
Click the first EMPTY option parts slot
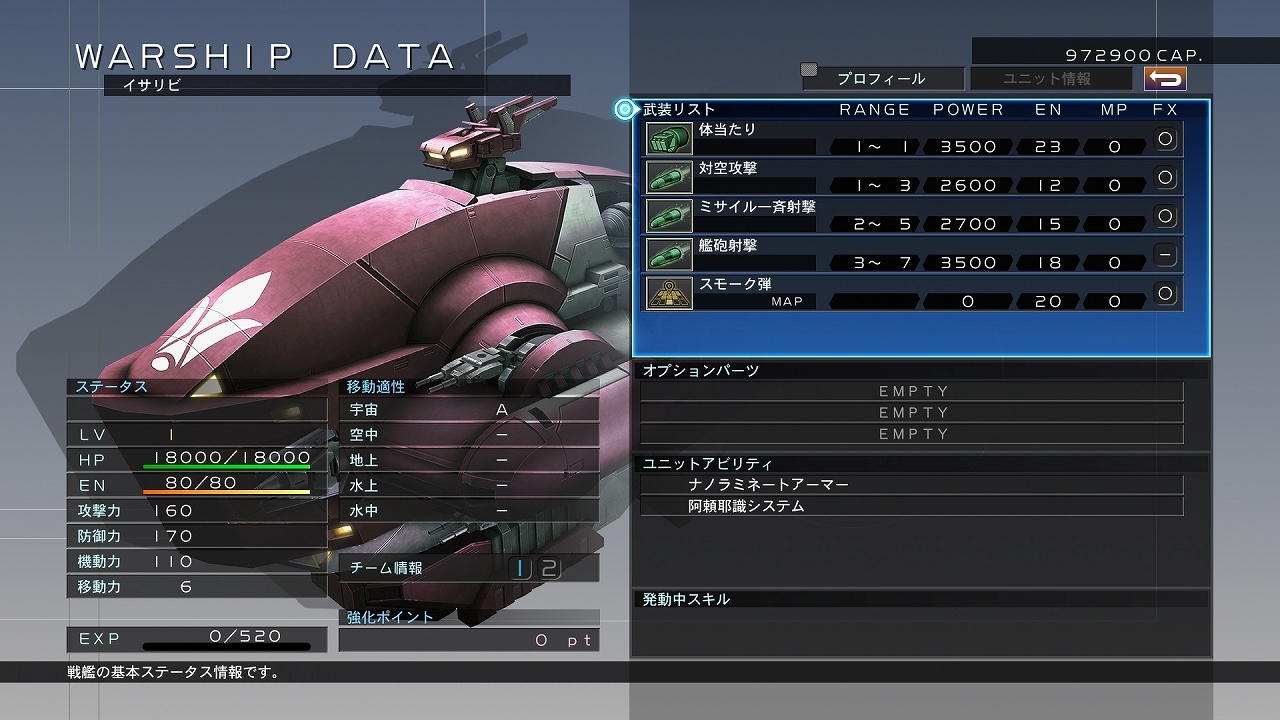click(x=912, y=390)
